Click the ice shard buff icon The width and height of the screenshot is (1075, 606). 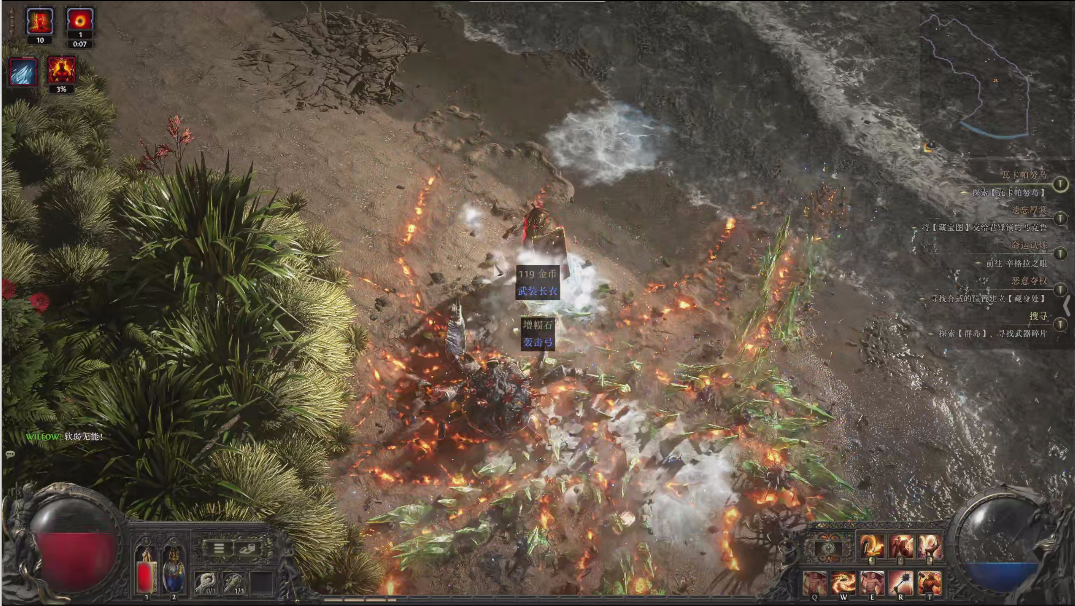(24, 71)
